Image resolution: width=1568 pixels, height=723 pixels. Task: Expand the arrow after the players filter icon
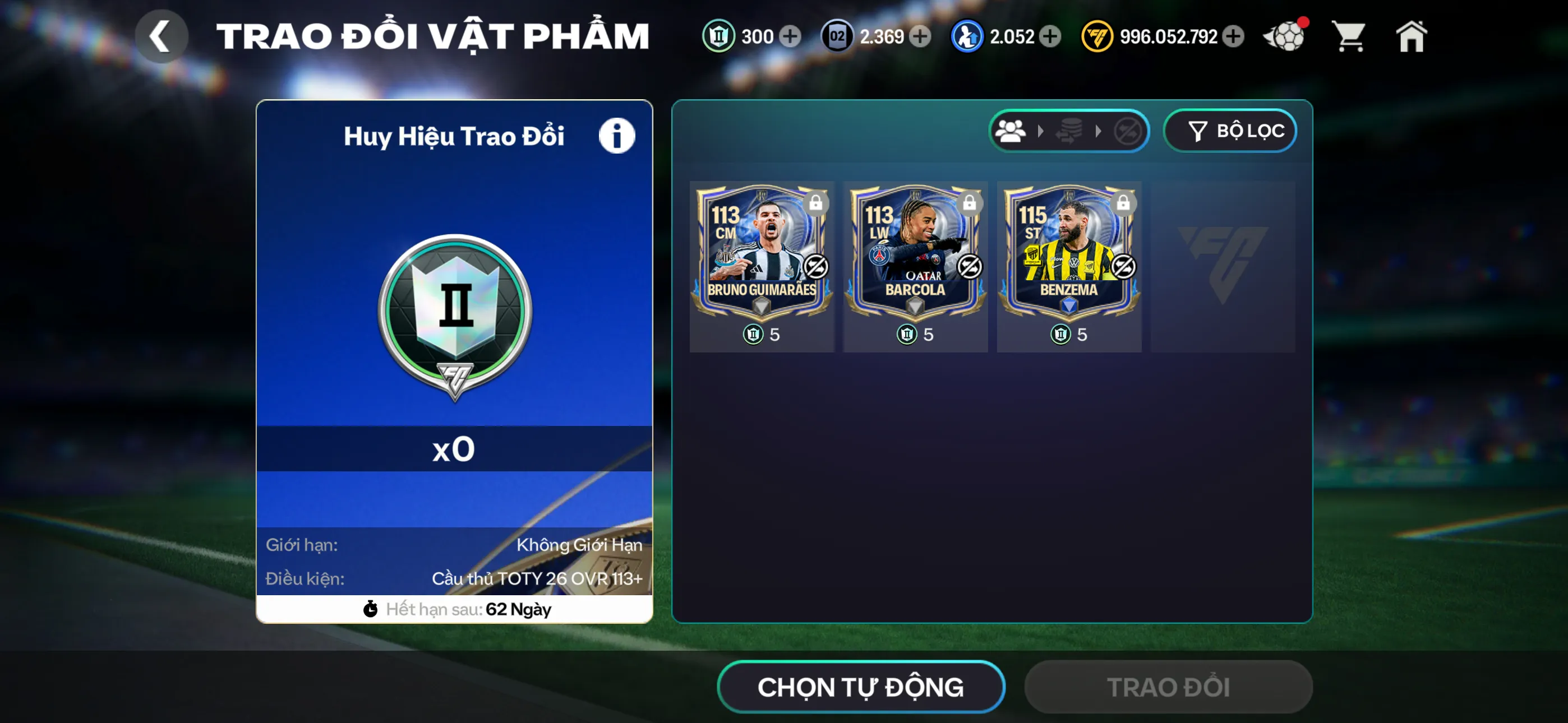pyautogui.click(x=1041, y=131)
